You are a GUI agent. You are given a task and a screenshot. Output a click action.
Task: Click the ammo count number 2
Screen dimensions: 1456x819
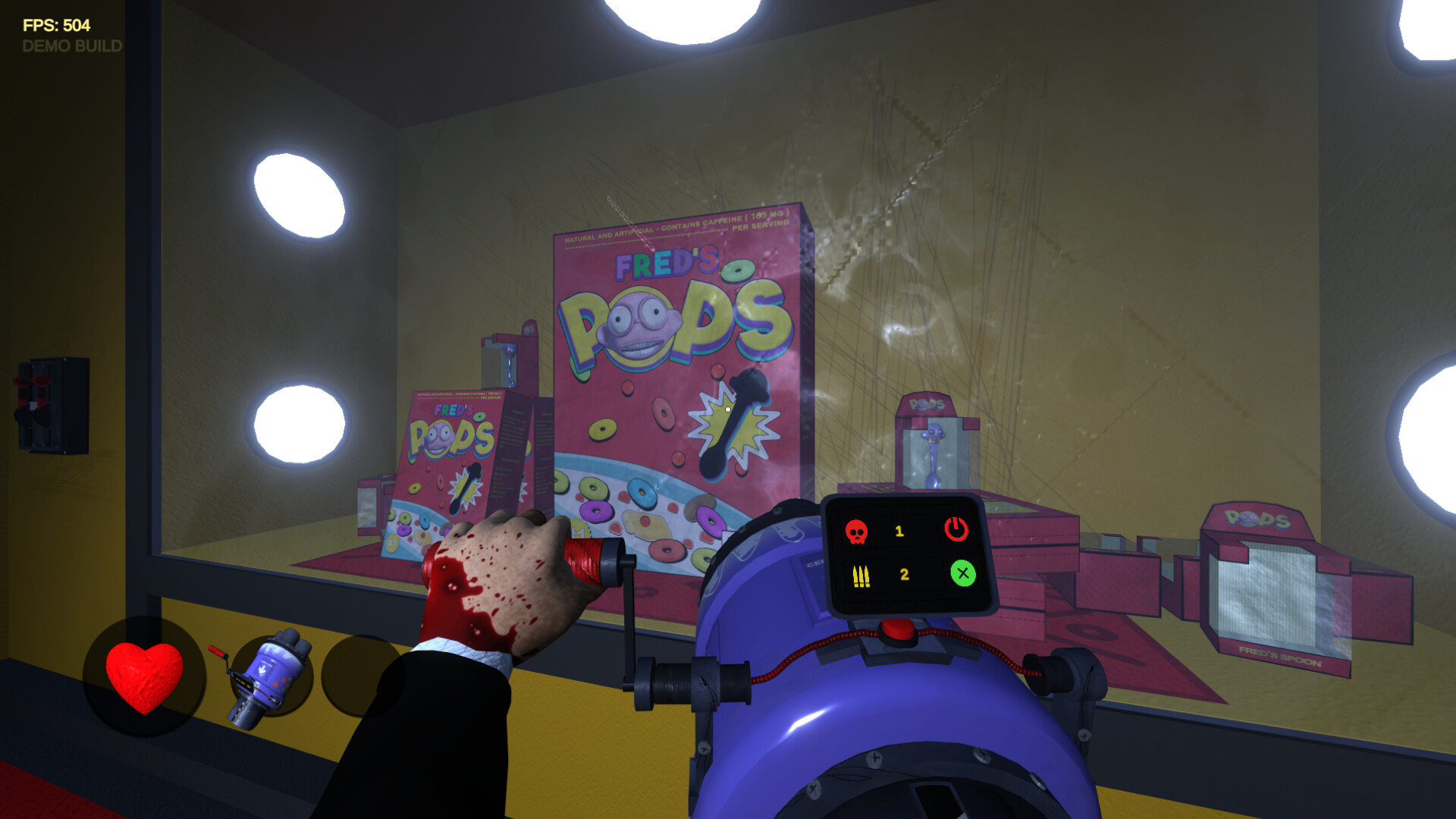pyautogui.click(x=902, y=574)
